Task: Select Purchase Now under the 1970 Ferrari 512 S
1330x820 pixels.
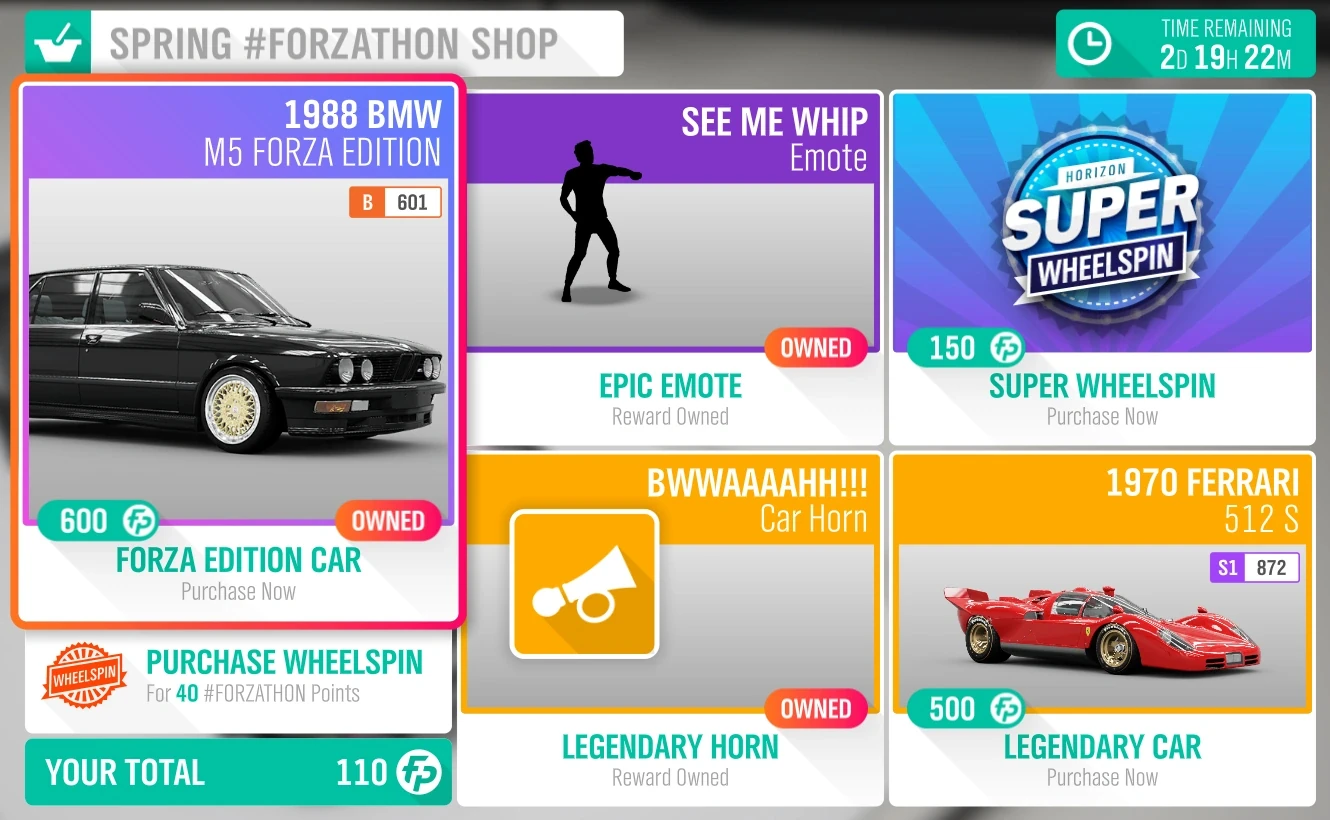Action: [1101, 777]
